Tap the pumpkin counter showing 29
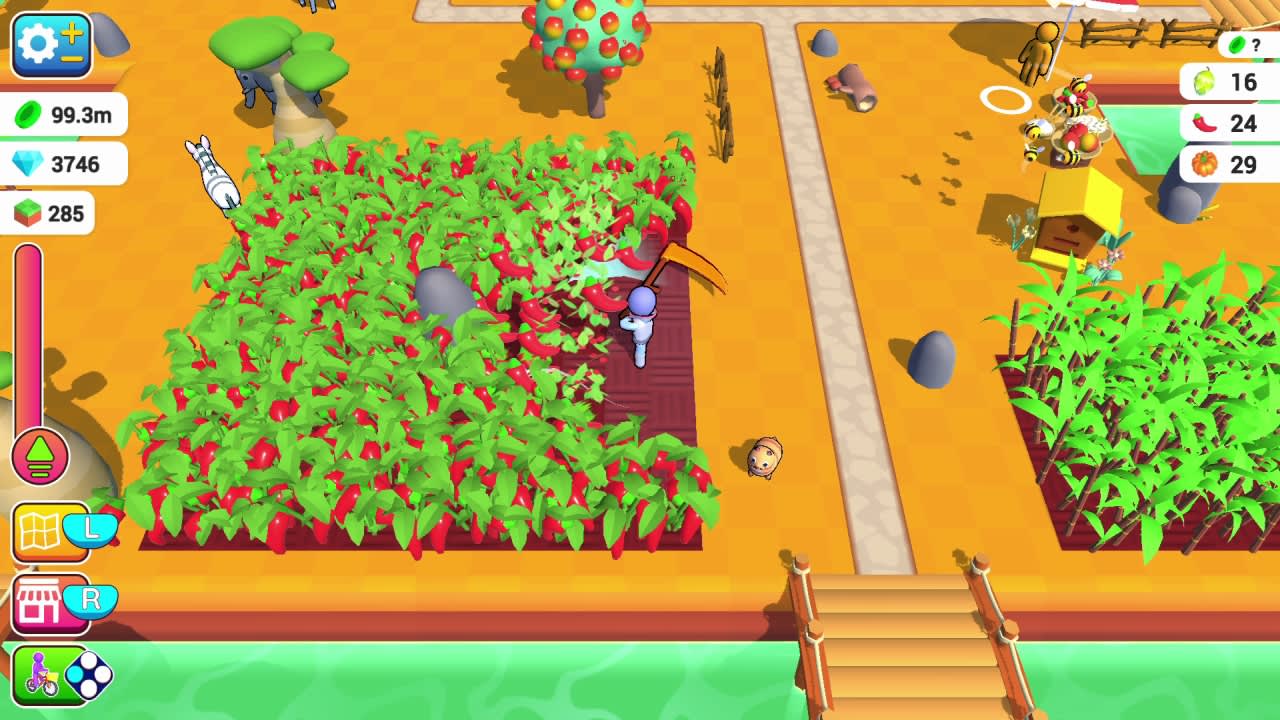This screenshot has width=1280, height=720. point(1225,165)
